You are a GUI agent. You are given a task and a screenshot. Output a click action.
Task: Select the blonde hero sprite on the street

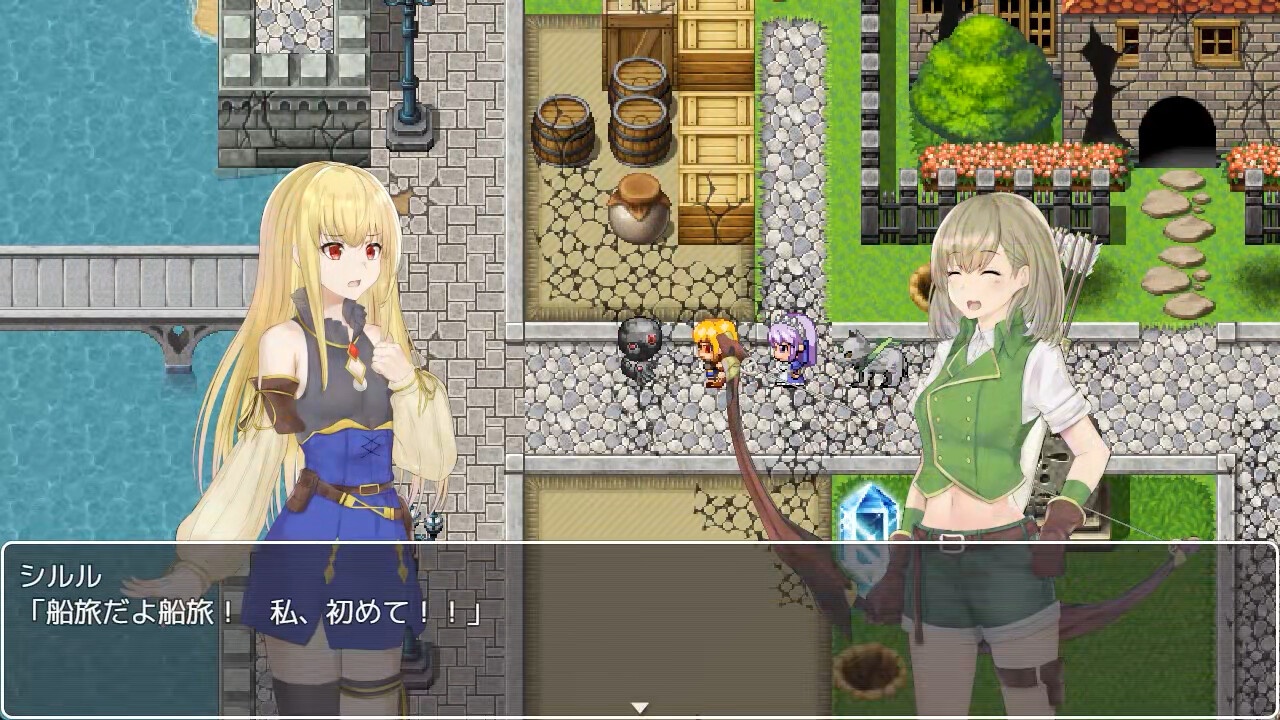click(x=706, y=352)
